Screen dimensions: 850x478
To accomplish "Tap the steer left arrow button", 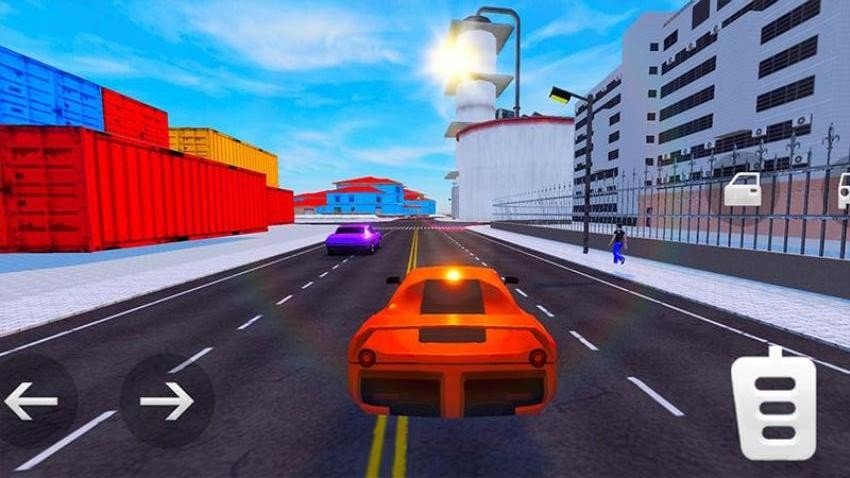I will click(31, 401).
